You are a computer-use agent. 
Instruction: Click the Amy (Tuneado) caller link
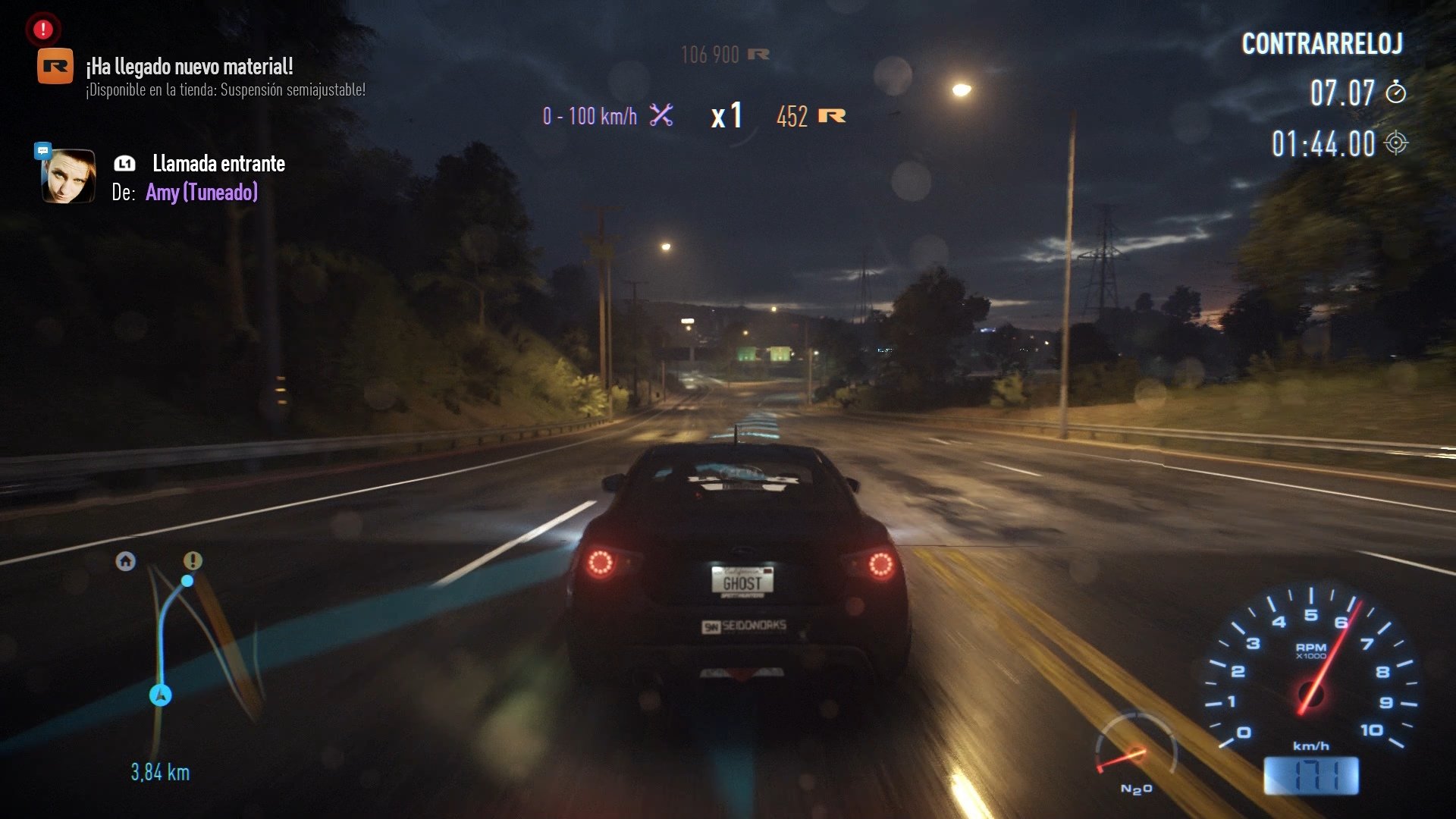pos(202,193)
